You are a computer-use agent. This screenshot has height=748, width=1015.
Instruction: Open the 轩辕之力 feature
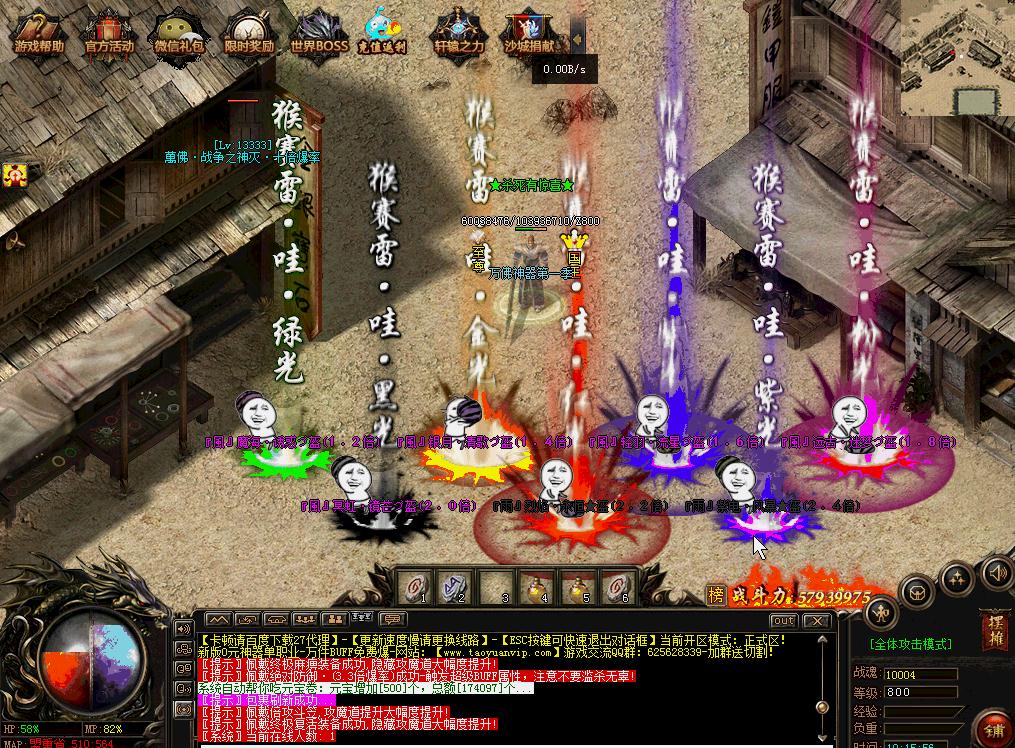(459, 33)
